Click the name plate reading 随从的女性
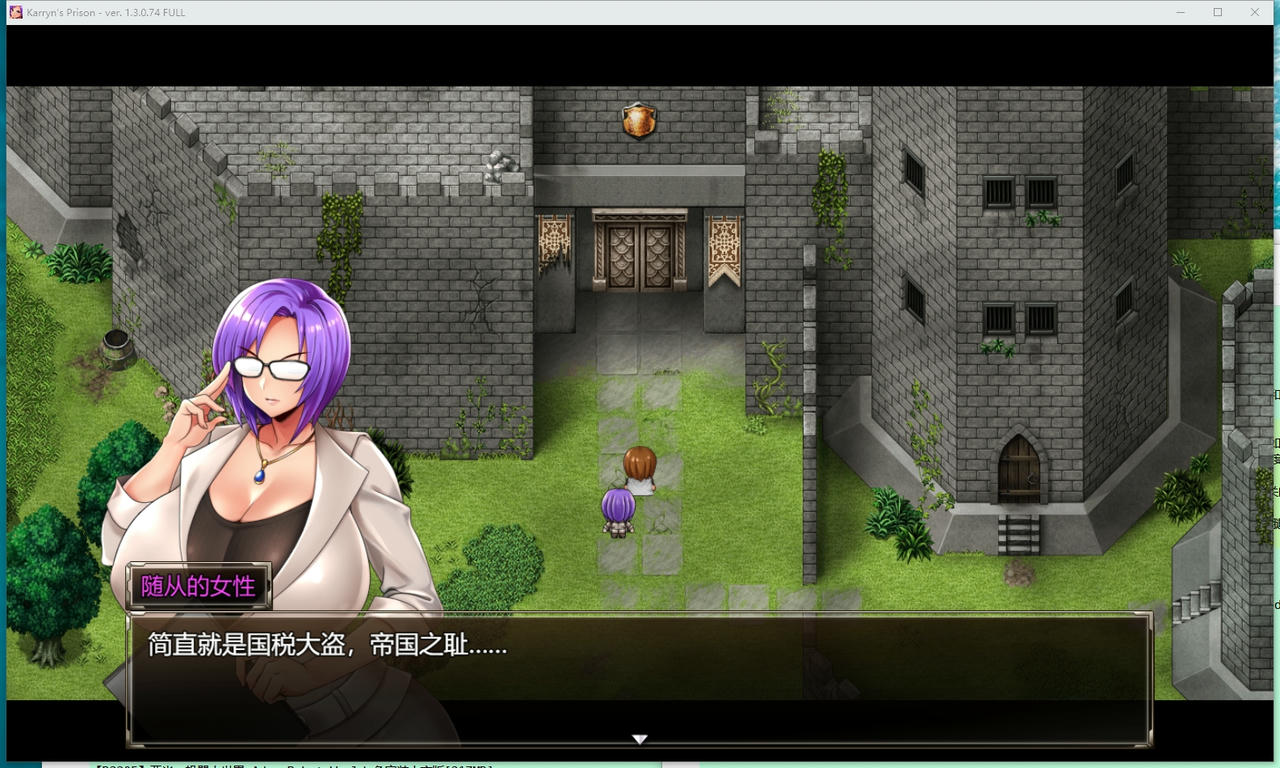 198,589
